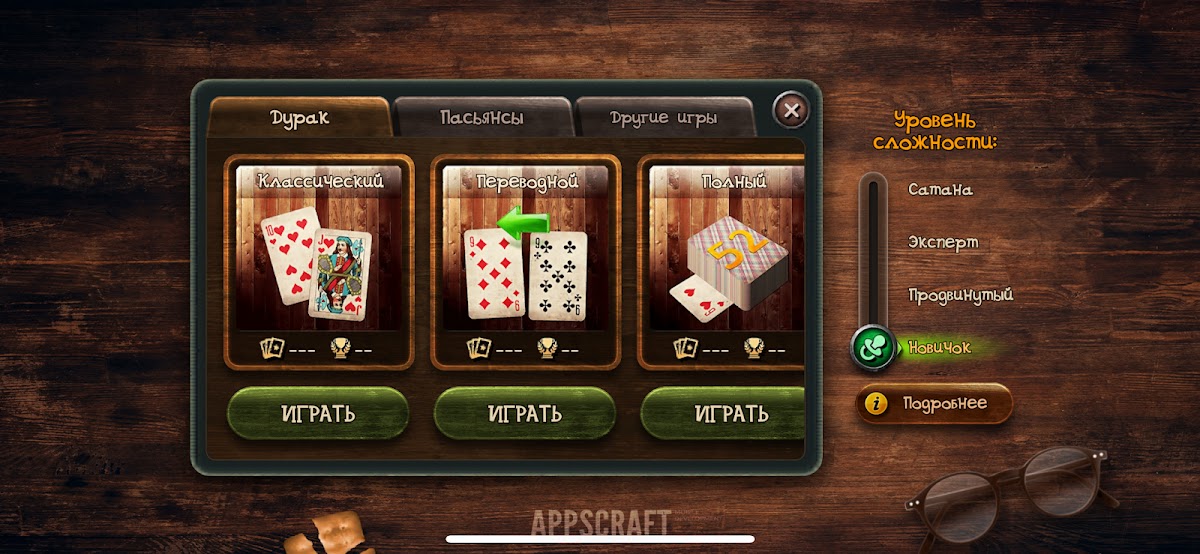This screenshot has height=554, width=1200.
Task: Select Продвинутый difficulty
Action: tap(960, 295)
